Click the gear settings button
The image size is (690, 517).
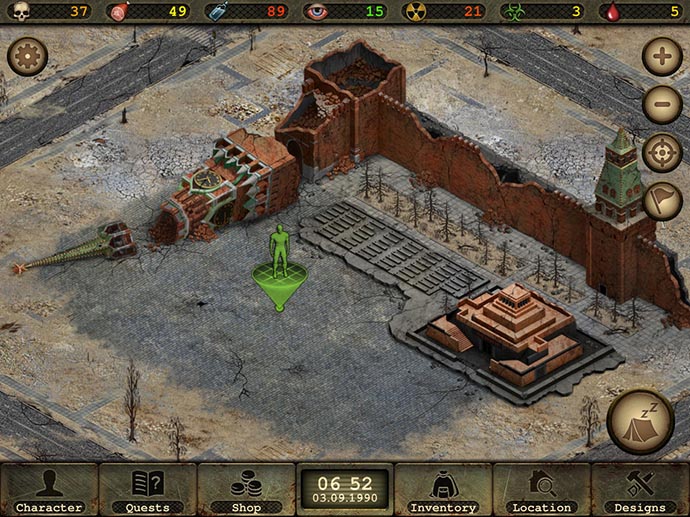pos(27,56)
